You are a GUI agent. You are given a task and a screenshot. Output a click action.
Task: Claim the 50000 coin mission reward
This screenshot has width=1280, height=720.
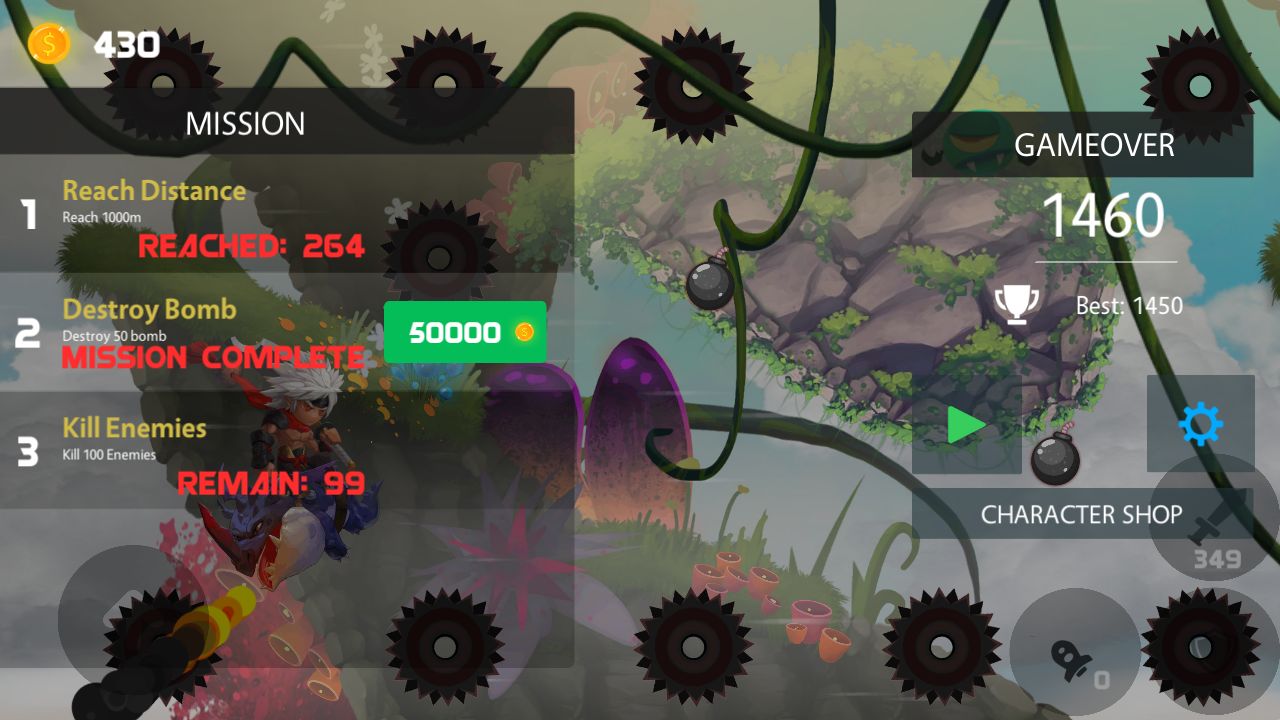[x=465, y=332]
